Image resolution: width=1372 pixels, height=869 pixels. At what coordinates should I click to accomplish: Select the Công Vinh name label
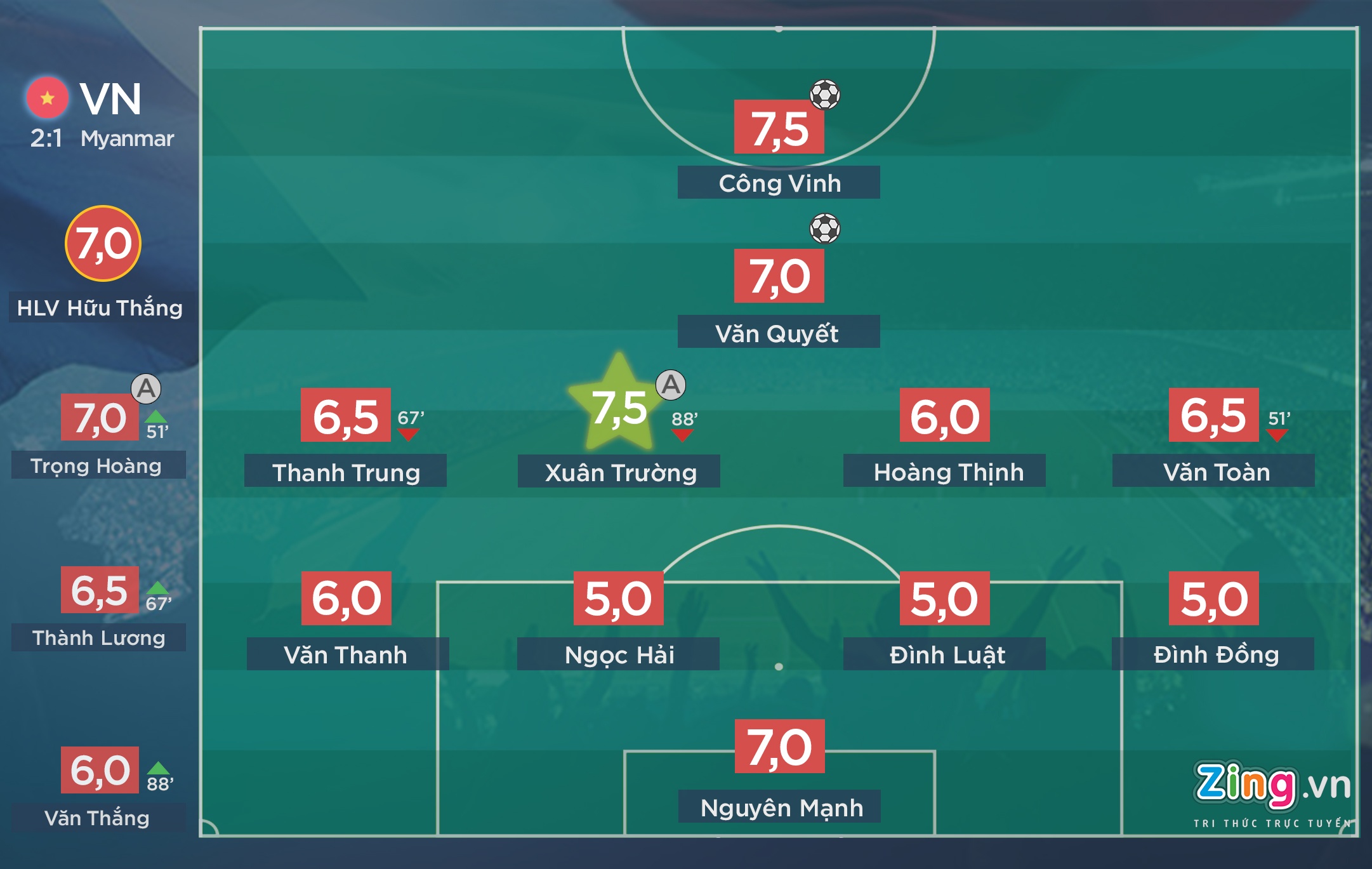(779, 183)
